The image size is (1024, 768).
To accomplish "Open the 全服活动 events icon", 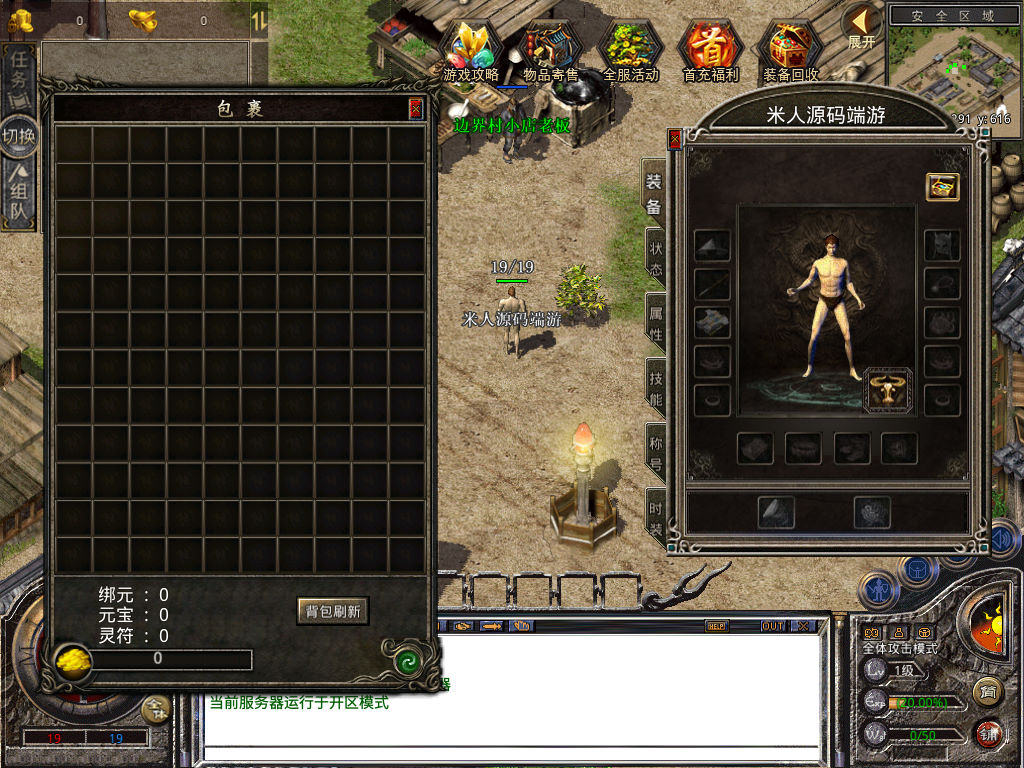I will [x=631, y=51].
